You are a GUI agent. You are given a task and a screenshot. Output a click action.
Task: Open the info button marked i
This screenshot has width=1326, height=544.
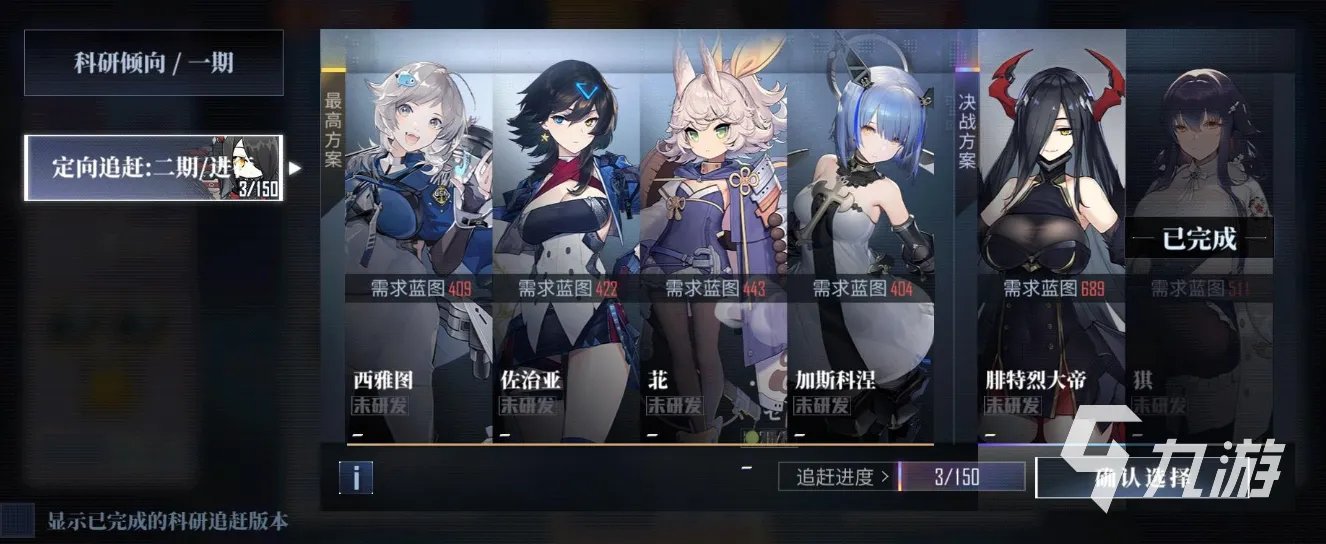[x=355, y=477]
